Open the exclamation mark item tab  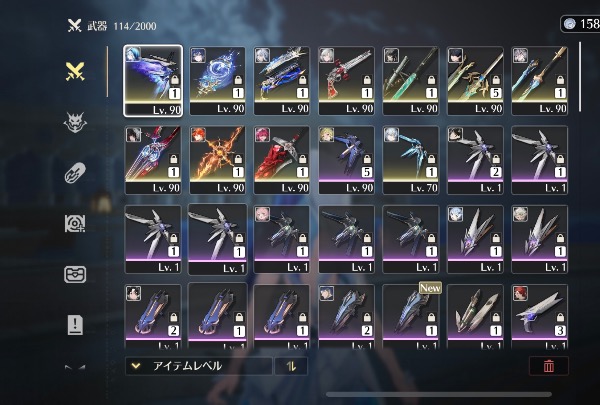[75, 324]
